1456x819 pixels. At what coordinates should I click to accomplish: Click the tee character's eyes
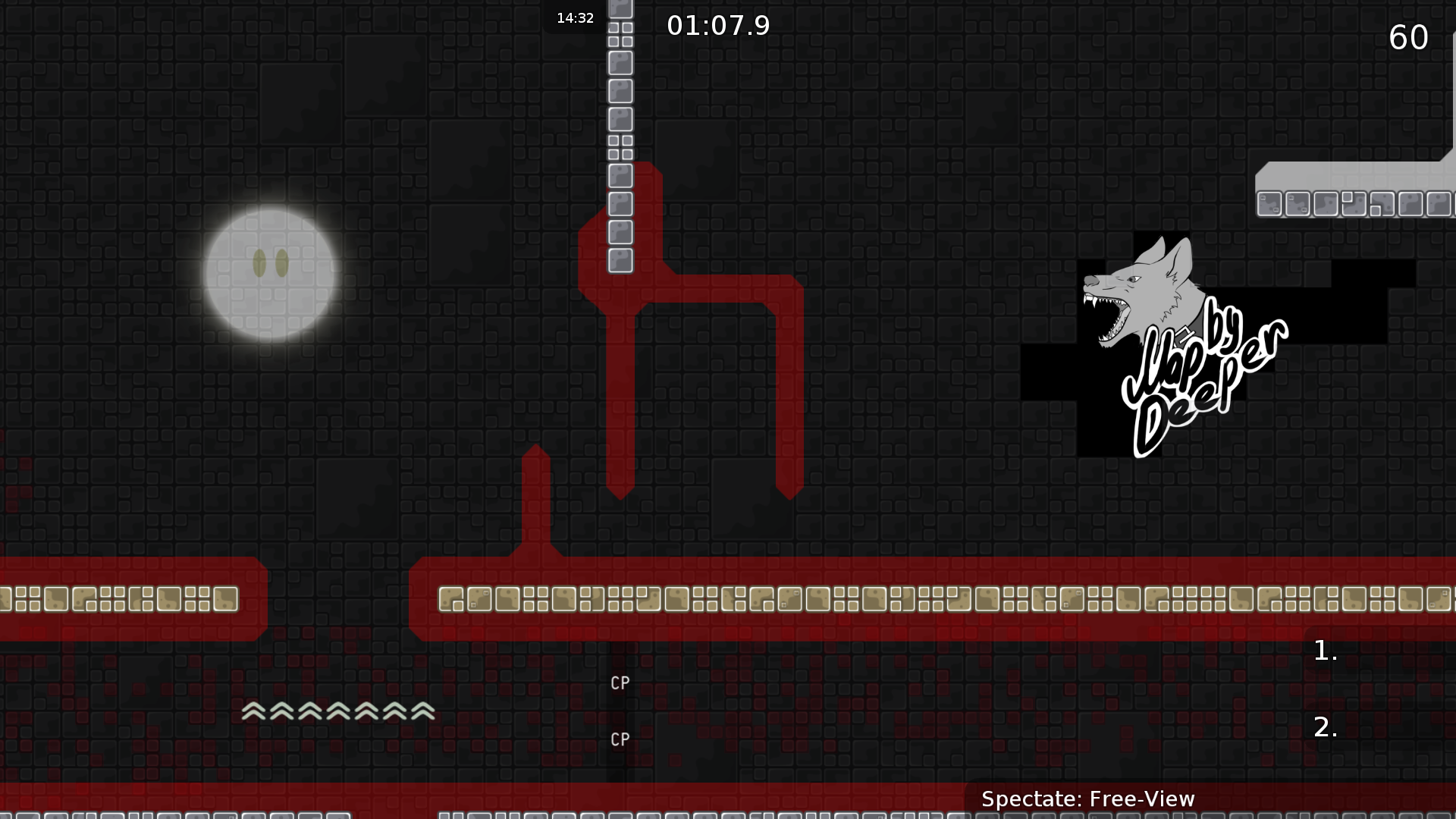(271, 264)
